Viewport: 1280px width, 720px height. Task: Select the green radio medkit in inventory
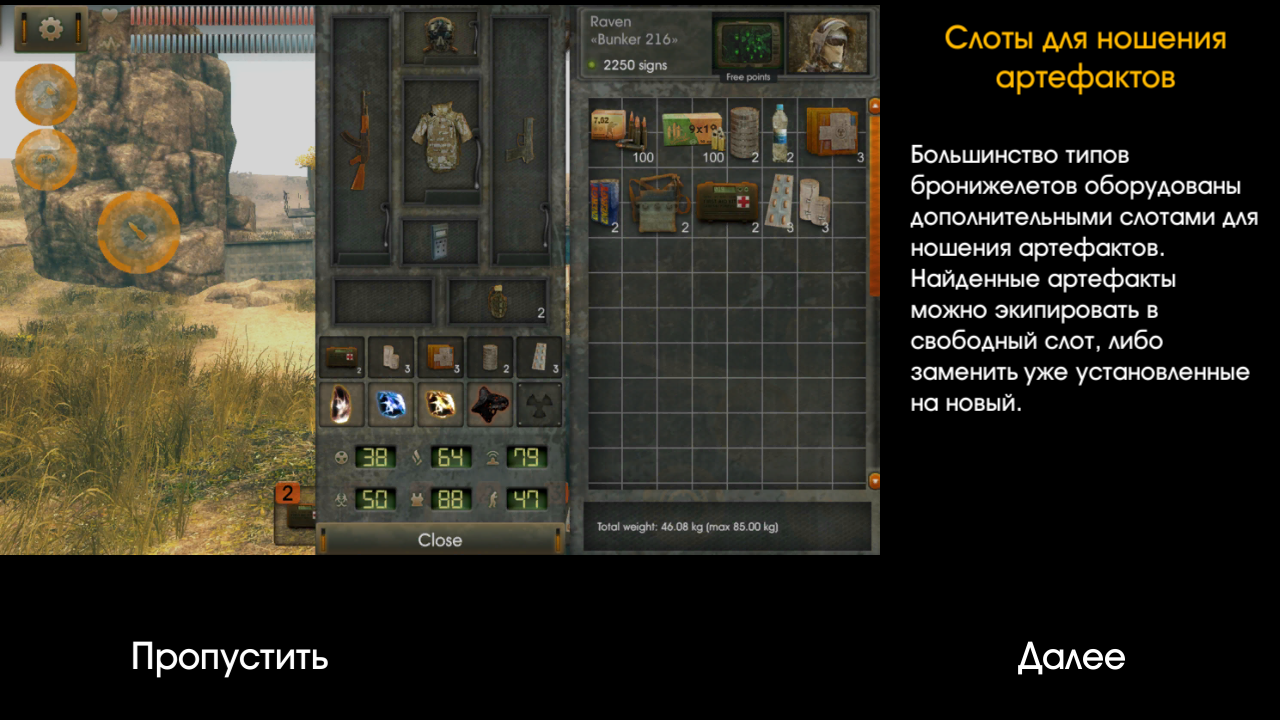[728, 203]
